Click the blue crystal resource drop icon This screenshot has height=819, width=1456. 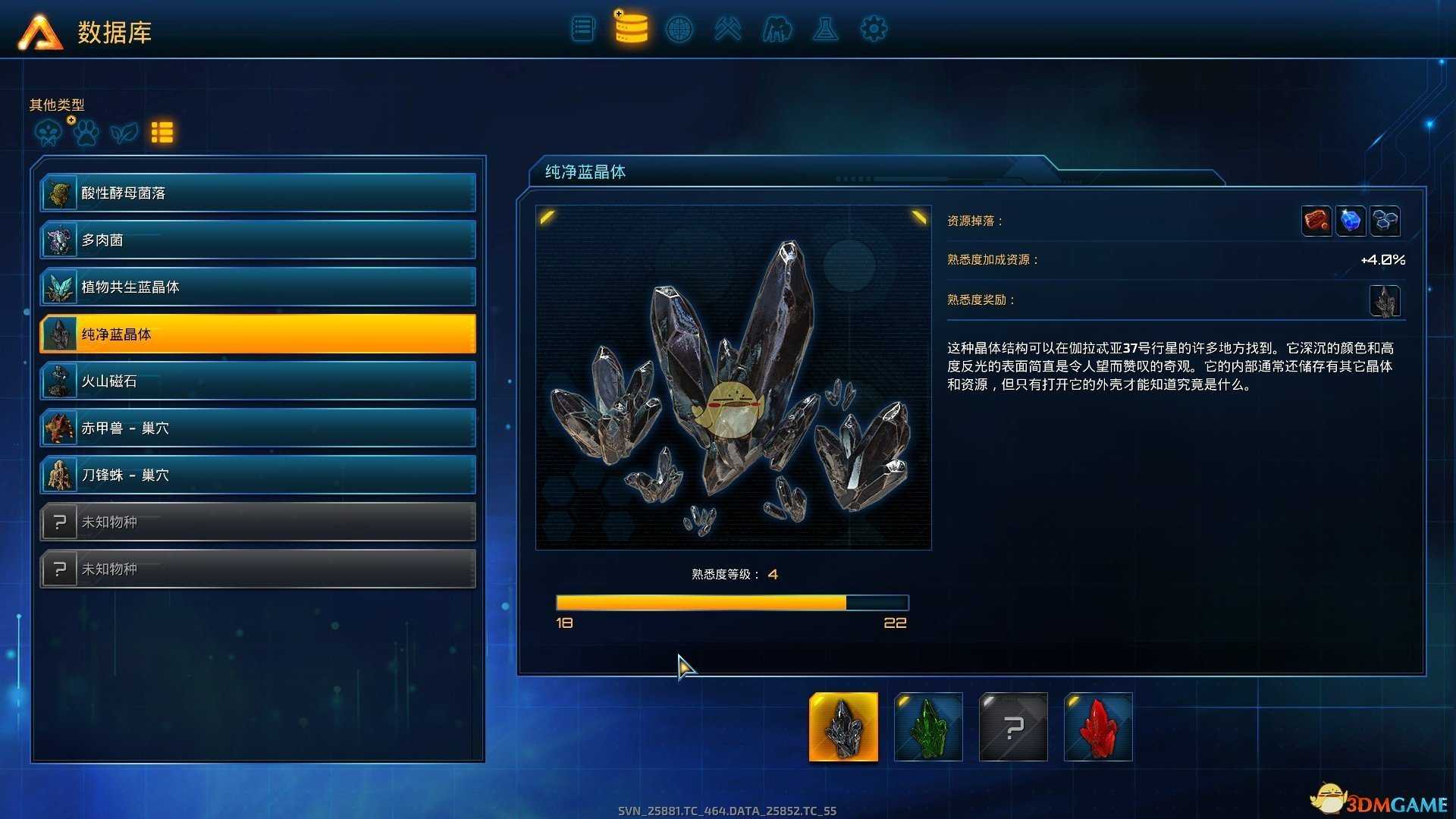tap(1351, 220)
